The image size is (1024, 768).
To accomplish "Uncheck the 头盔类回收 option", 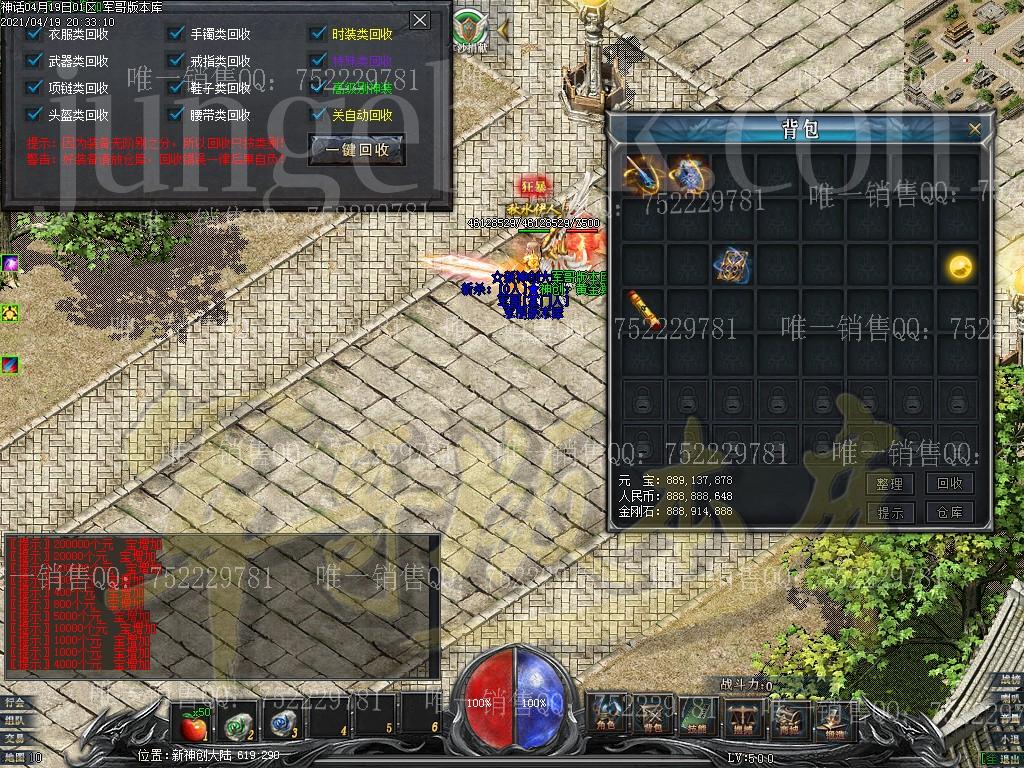I will click(x=35, y=115).
